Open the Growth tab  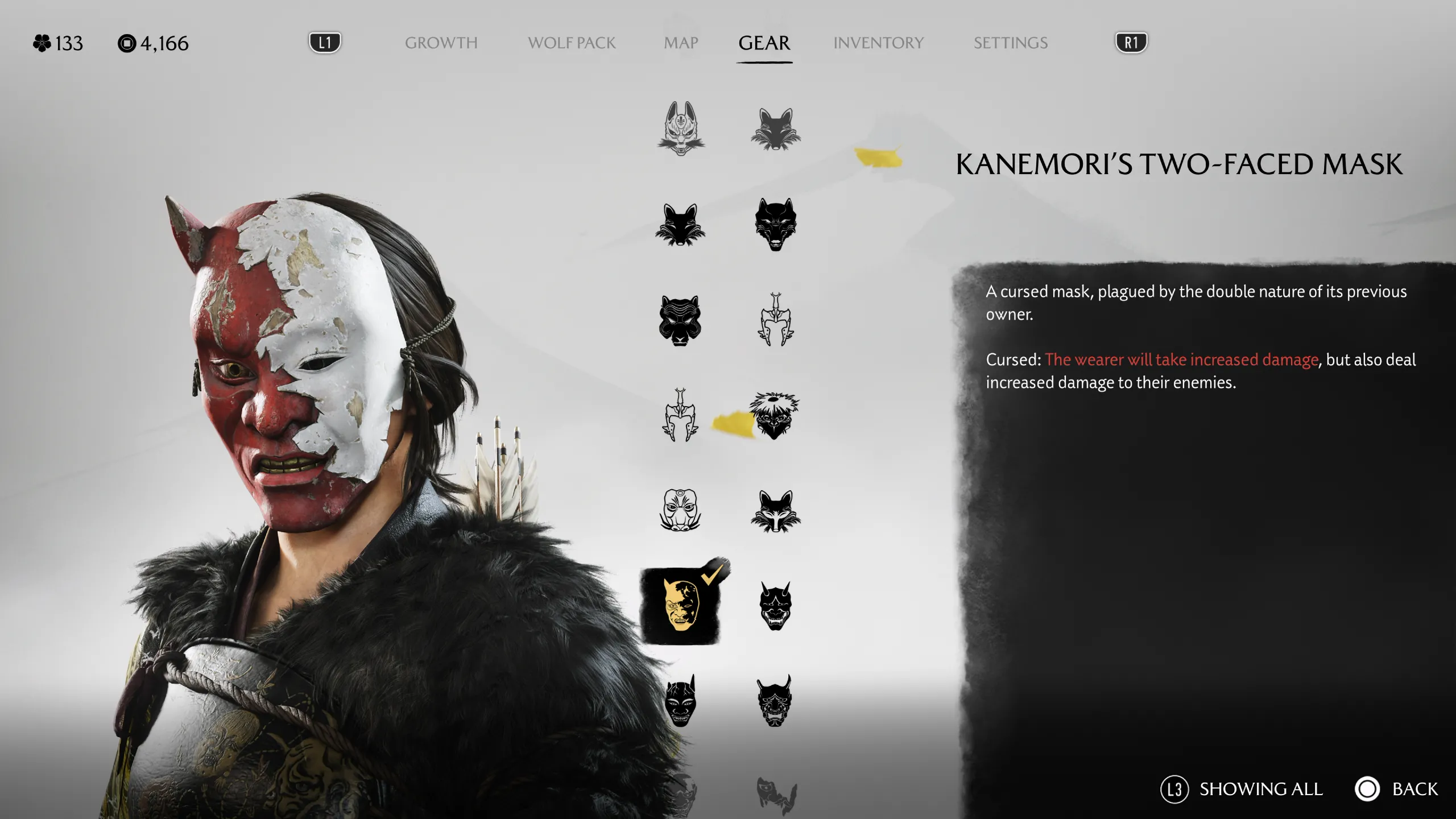pos(441,43)
